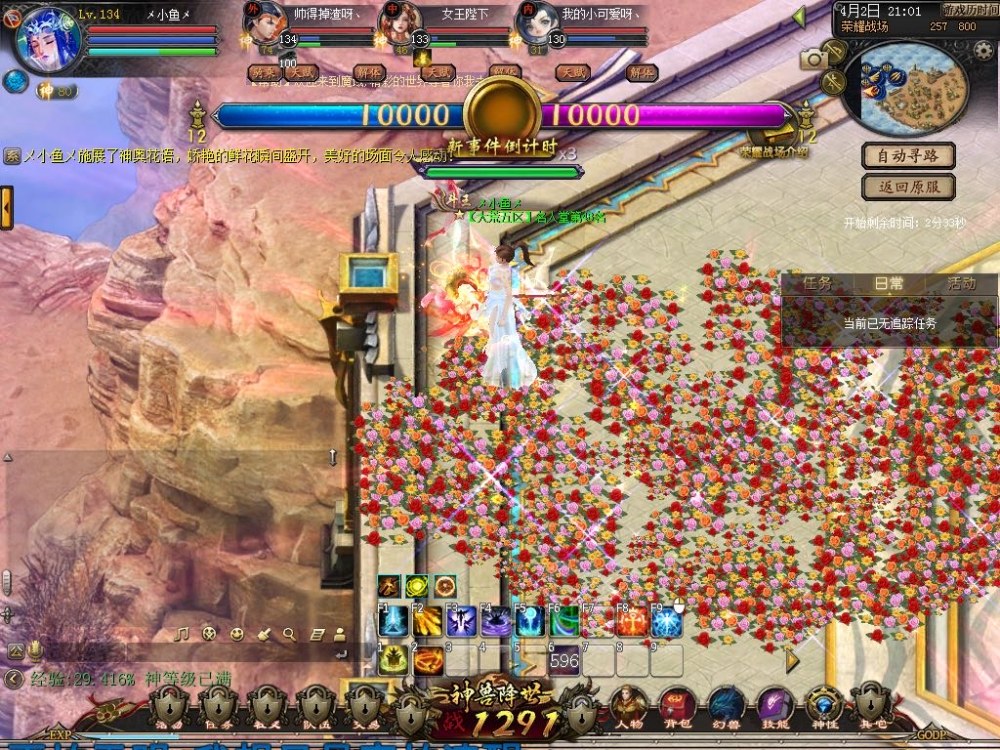Click the player portrait of 小鱼
The image size is (1000, 750).
point(47,40)
